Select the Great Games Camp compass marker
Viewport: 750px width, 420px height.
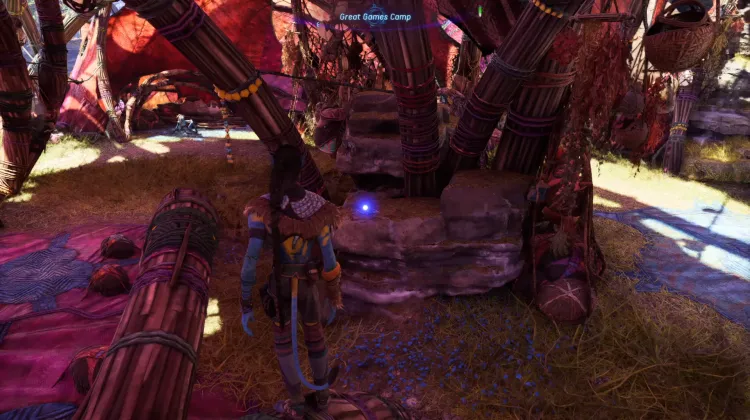[375, 17]
